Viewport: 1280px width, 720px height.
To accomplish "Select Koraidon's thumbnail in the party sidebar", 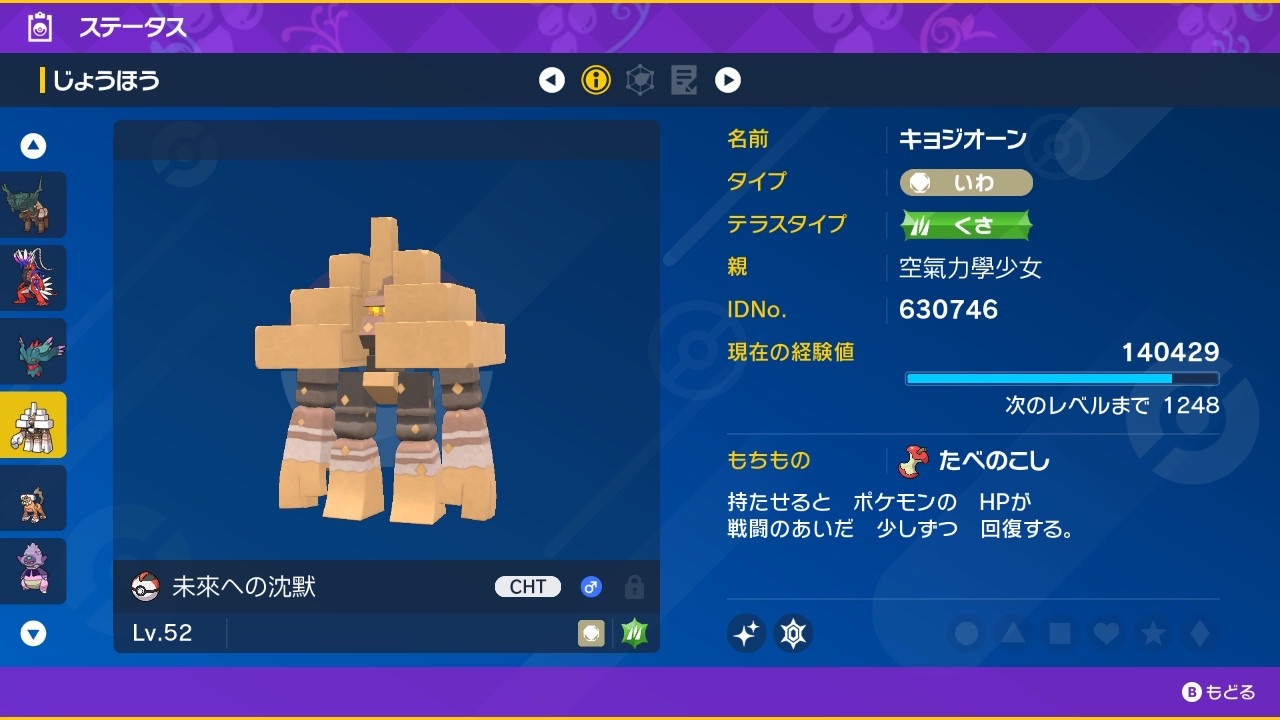I will (33, 278).
